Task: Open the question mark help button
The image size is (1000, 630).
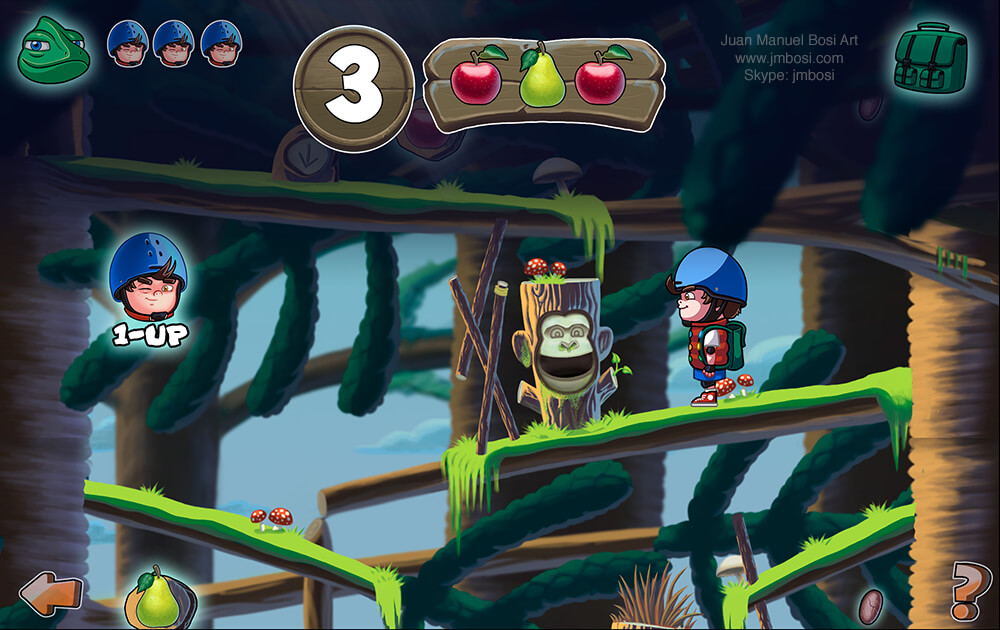Action: pos(969,591)
